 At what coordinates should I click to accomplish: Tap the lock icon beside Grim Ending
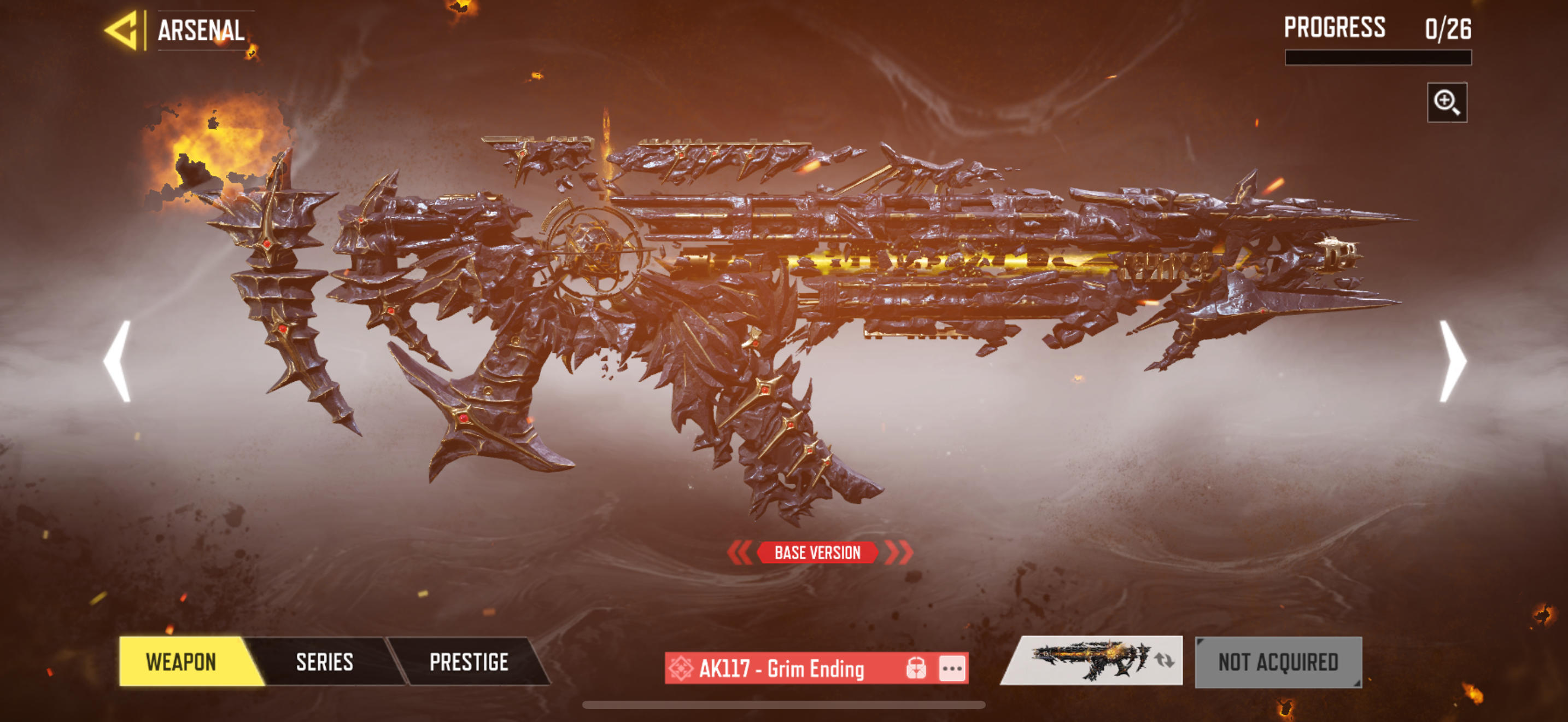coord(916,668)
